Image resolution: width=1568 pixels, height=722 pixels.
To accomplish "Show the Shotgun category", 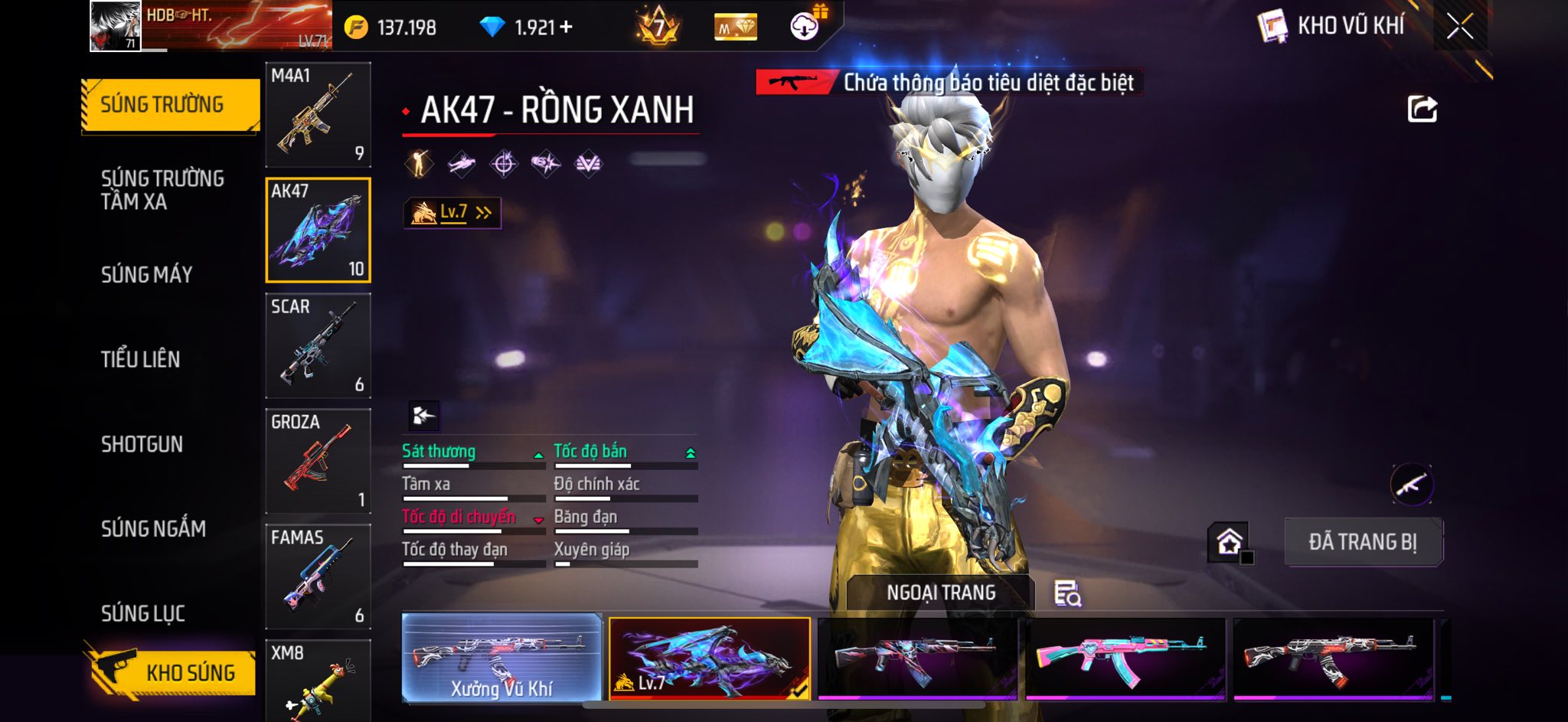I will 142,444.
